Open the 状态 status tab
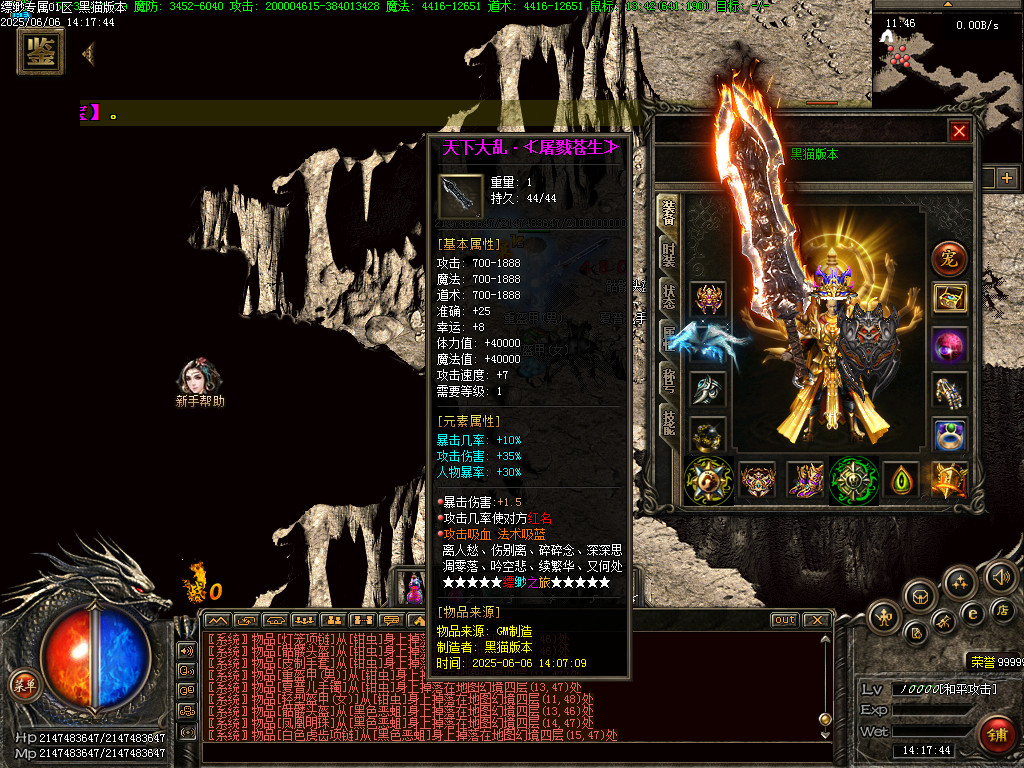The height and width of the screenshot is (768, 1024). pos(668,297)
